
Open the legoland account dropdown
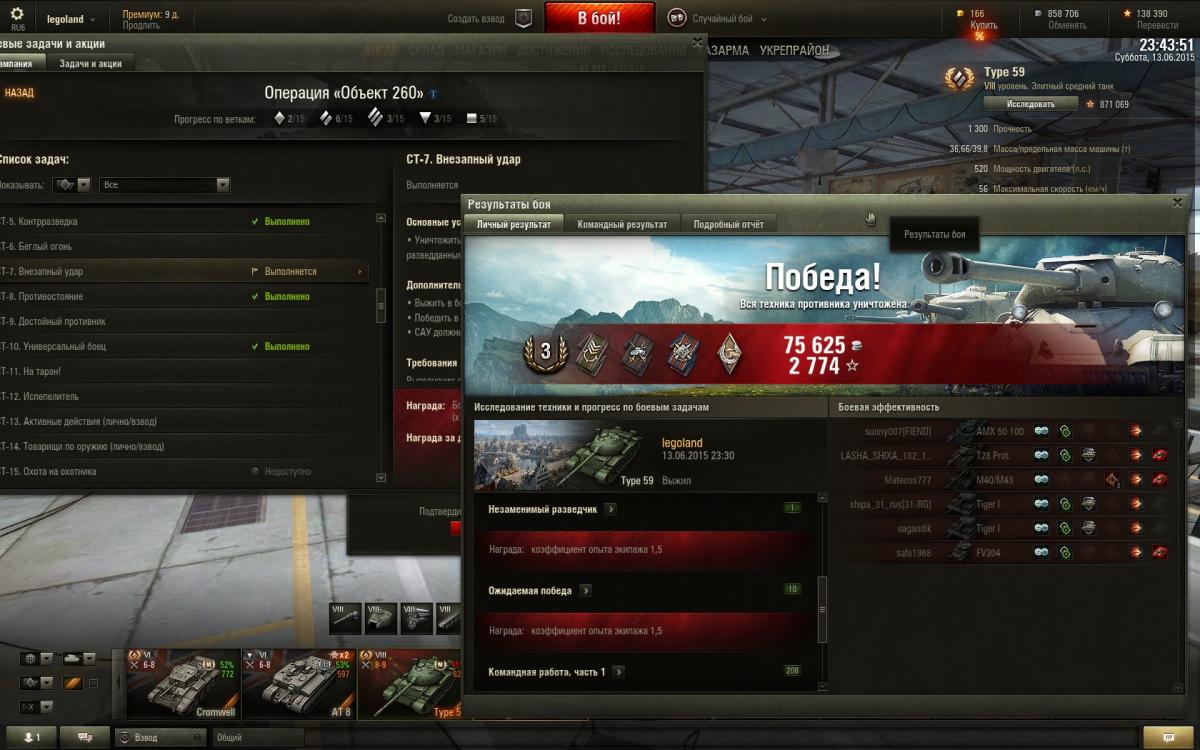pyautogui.click(x=72, y=19)
